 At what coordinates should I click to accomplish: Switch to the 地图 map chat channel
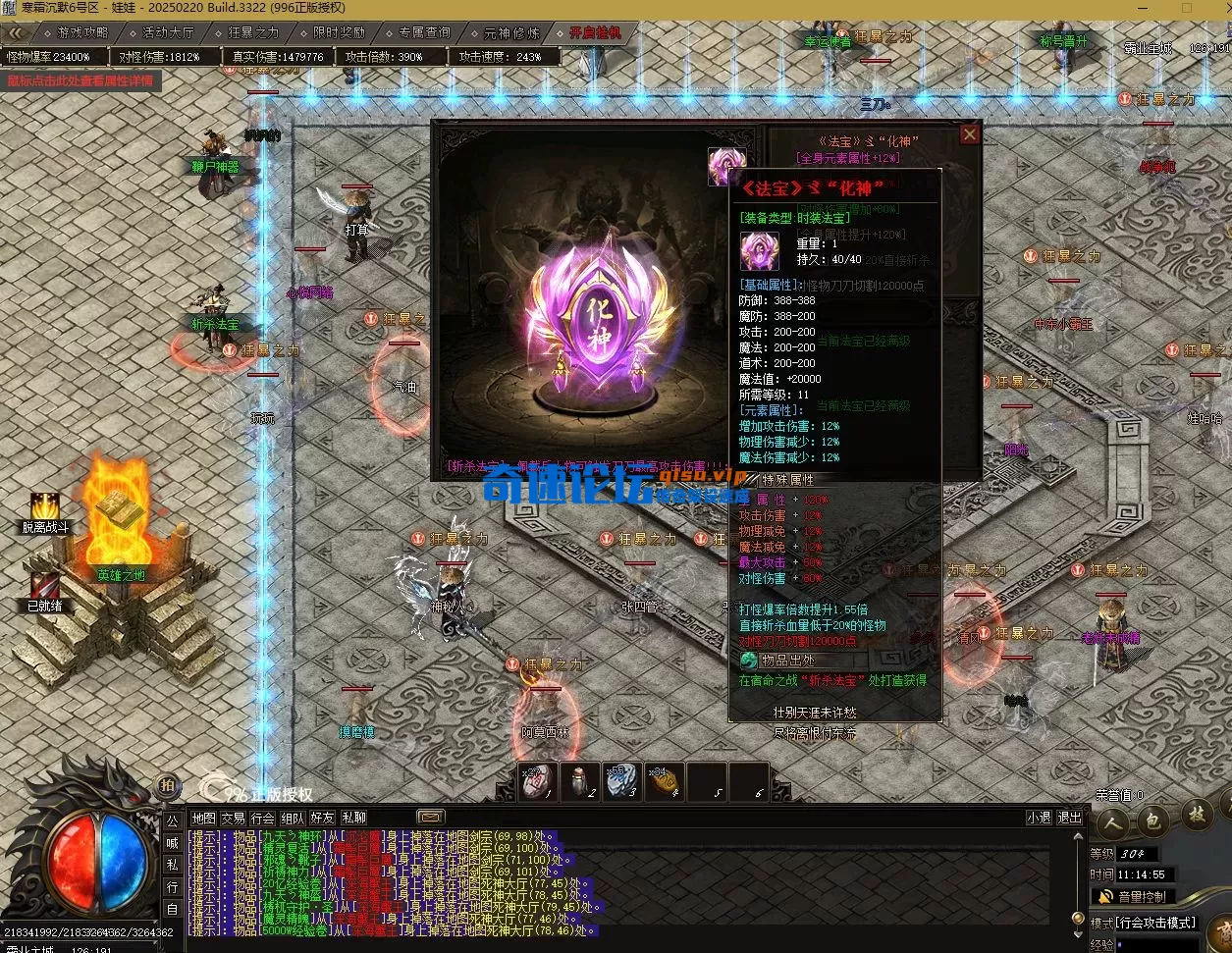(x=203, y=818)
